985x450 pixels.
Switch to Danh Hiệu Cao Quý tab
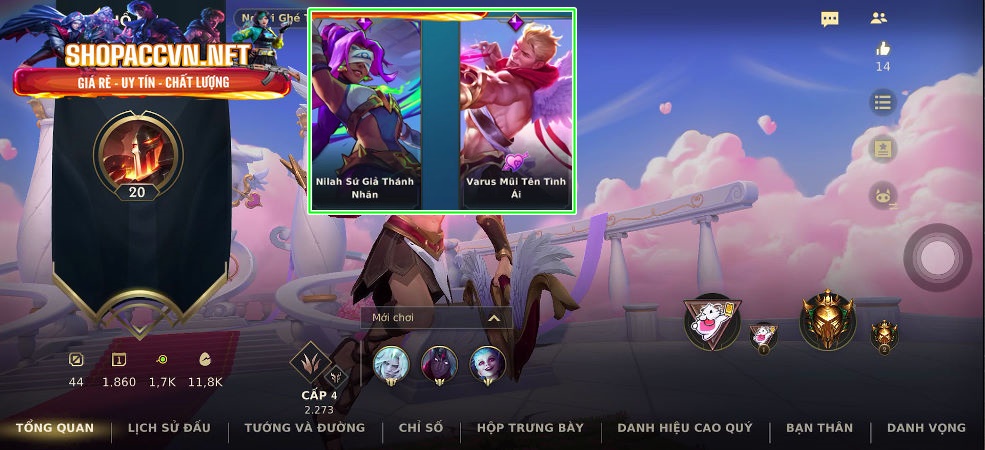[684, 428]
